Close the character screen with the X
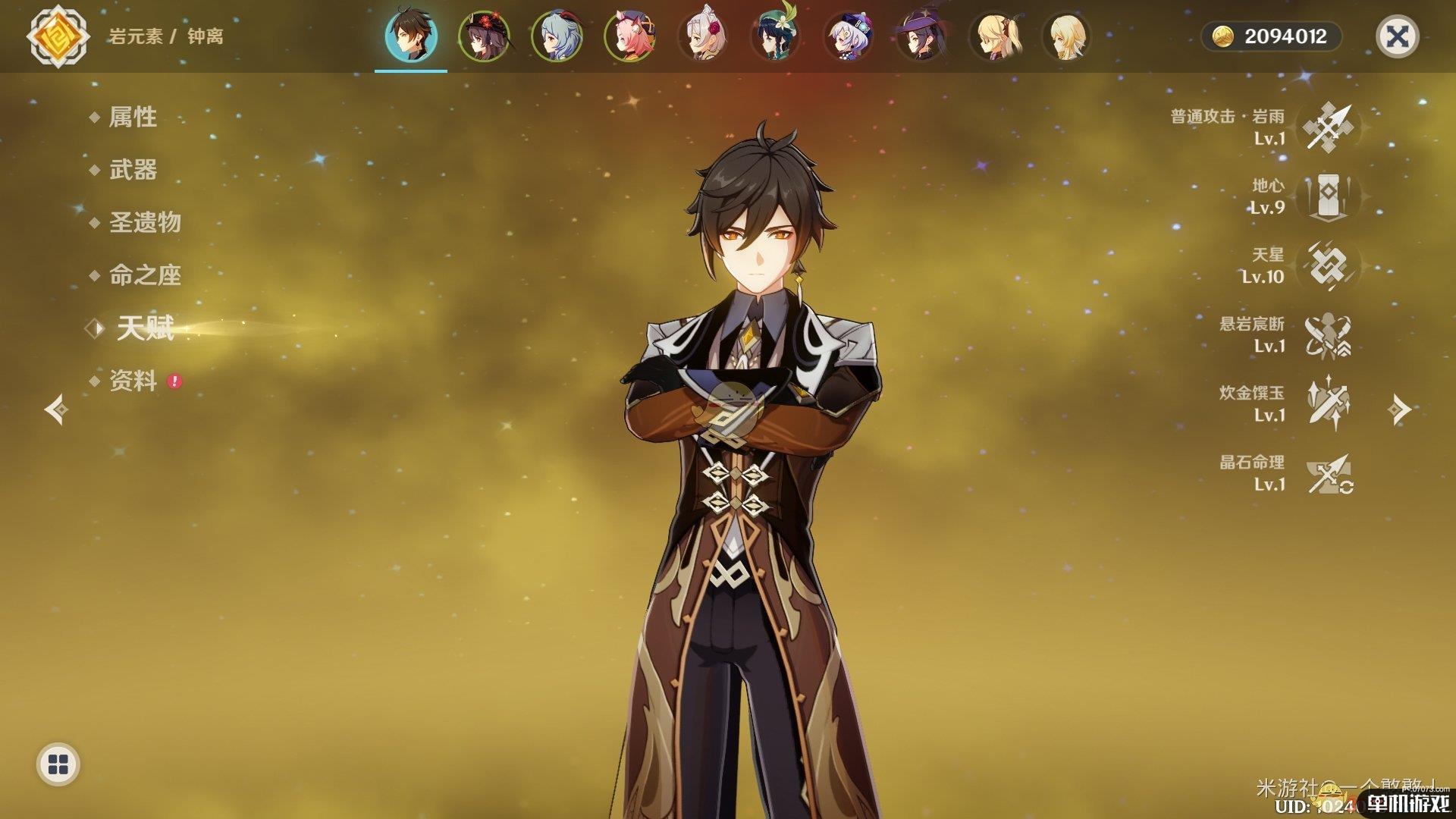1456x819 pixels. coord(1397,36)
